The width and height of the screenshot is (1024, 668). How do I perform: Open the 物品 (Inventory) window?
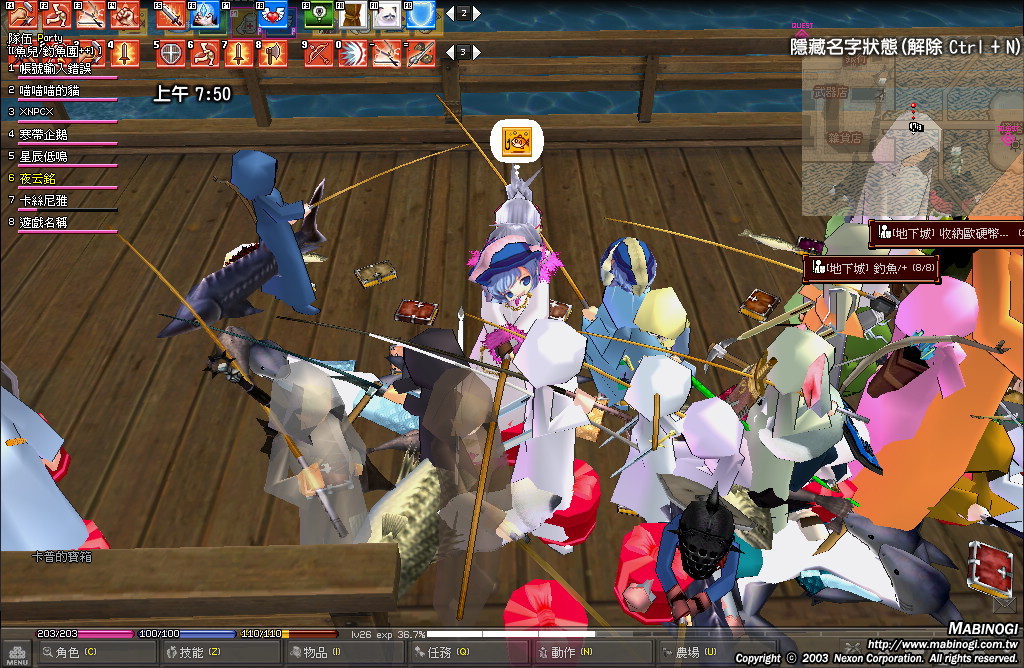point(315,653)
